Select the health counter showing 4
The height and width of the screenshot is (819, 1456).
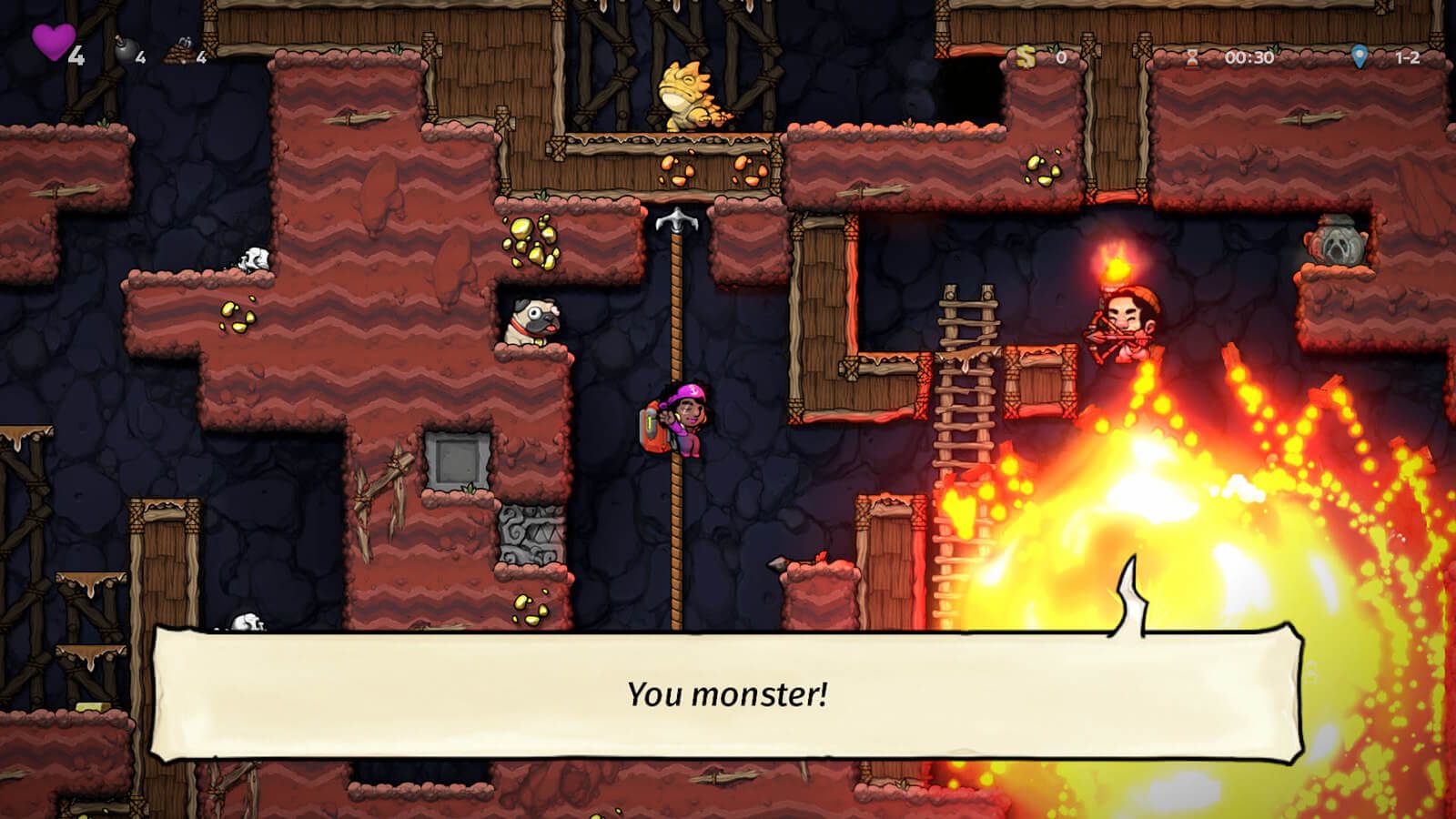tap(76, 55)
